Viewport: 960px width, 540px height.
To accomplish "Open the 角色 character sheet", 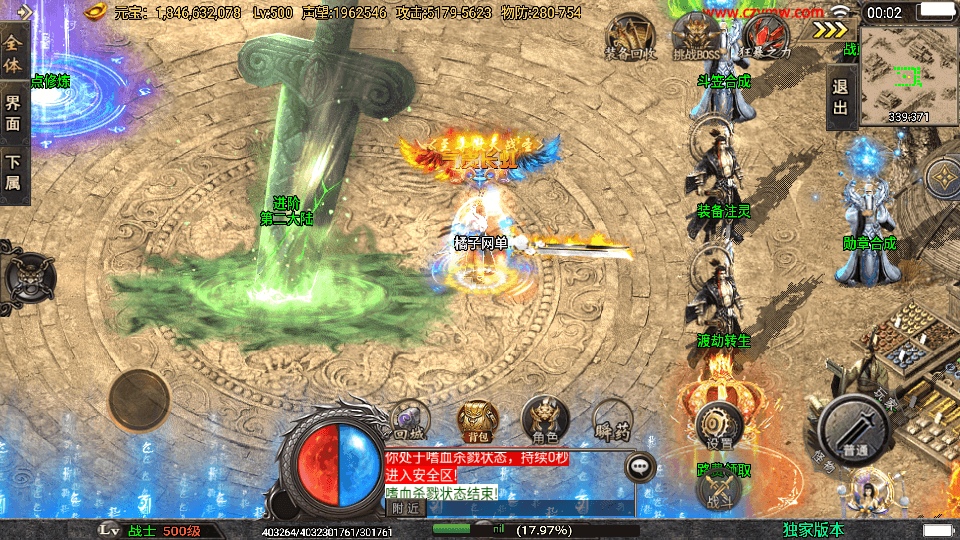I will (544, 420).
